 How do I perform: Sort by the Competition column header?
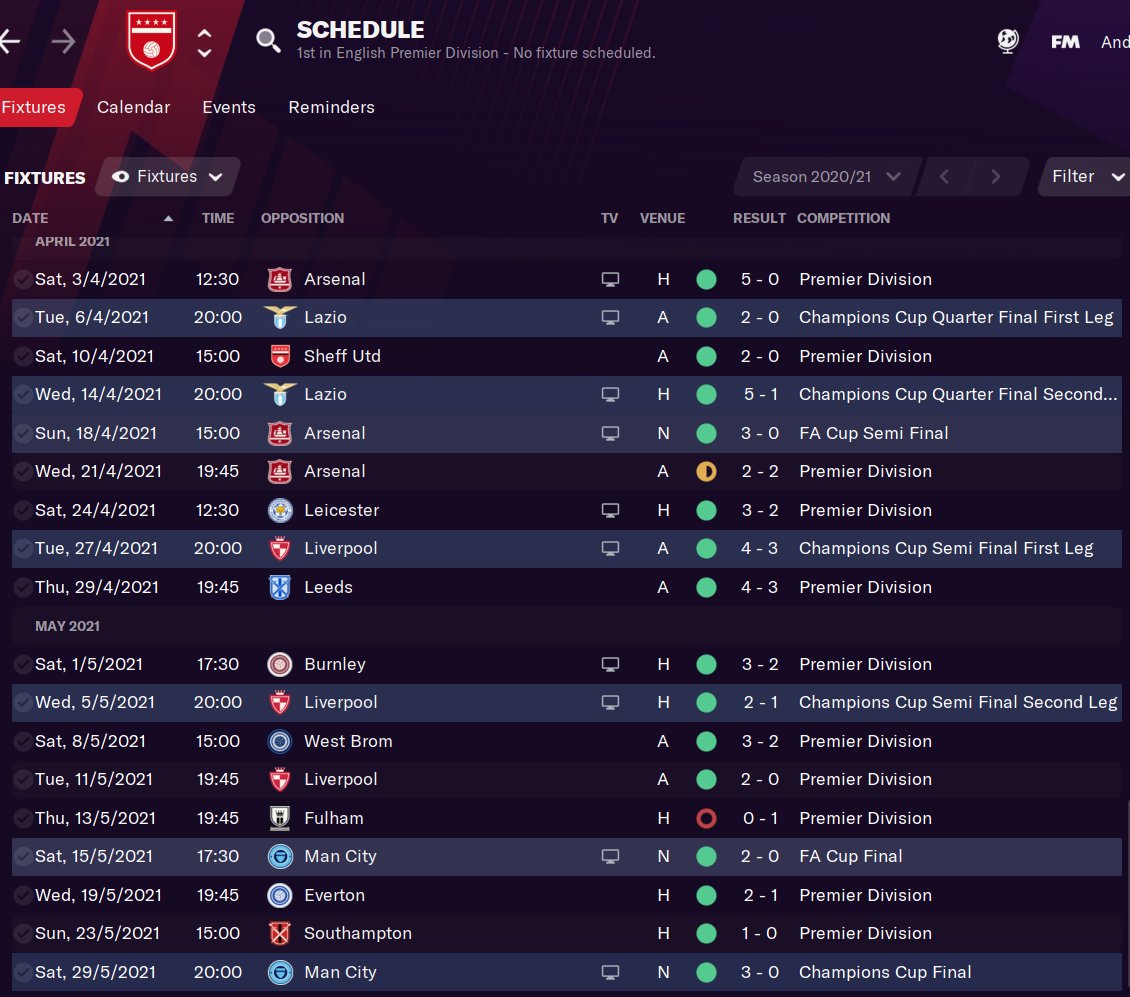click(x=843, y=218)
